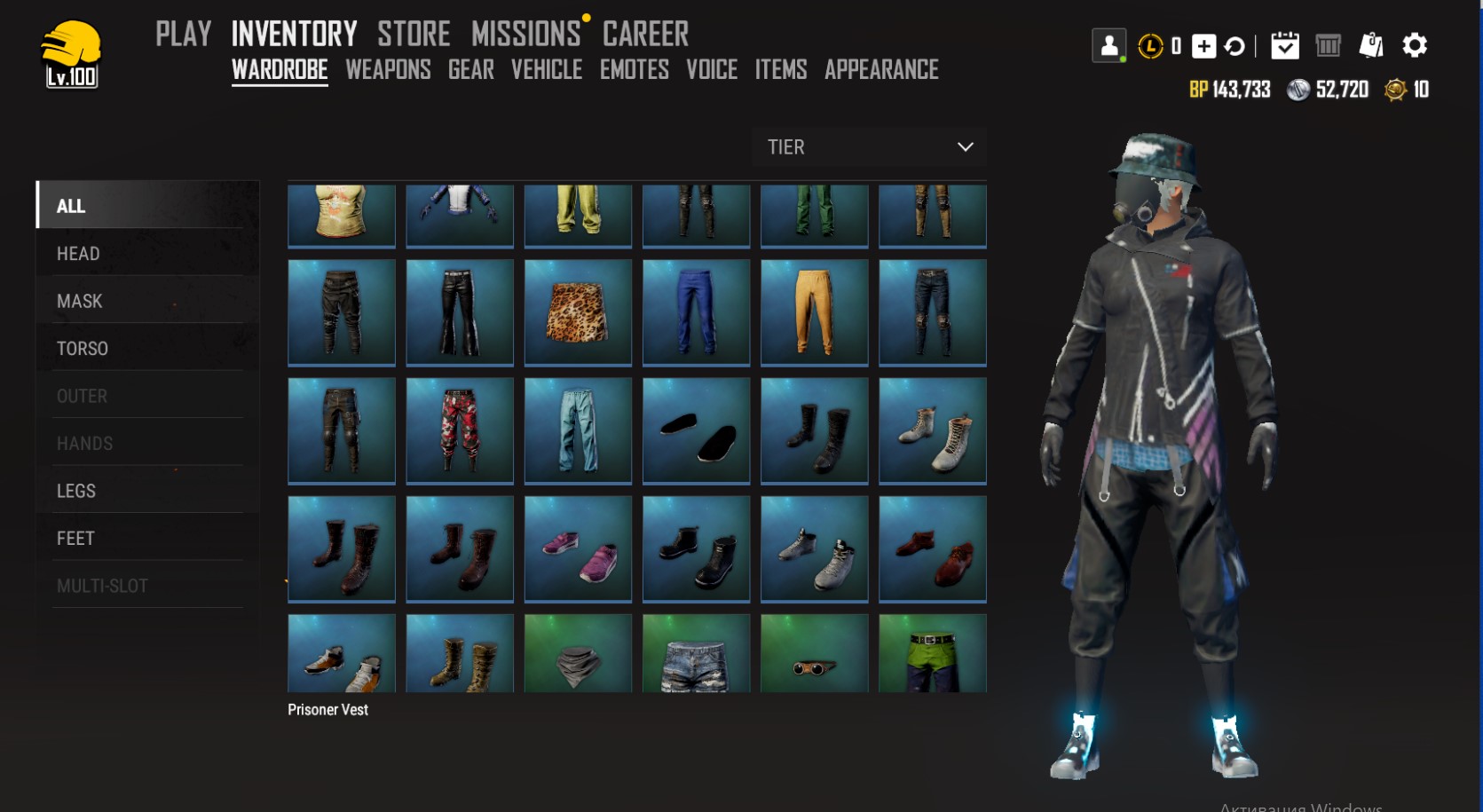Equip the purple sneakers item

click(x=578, y=548)
